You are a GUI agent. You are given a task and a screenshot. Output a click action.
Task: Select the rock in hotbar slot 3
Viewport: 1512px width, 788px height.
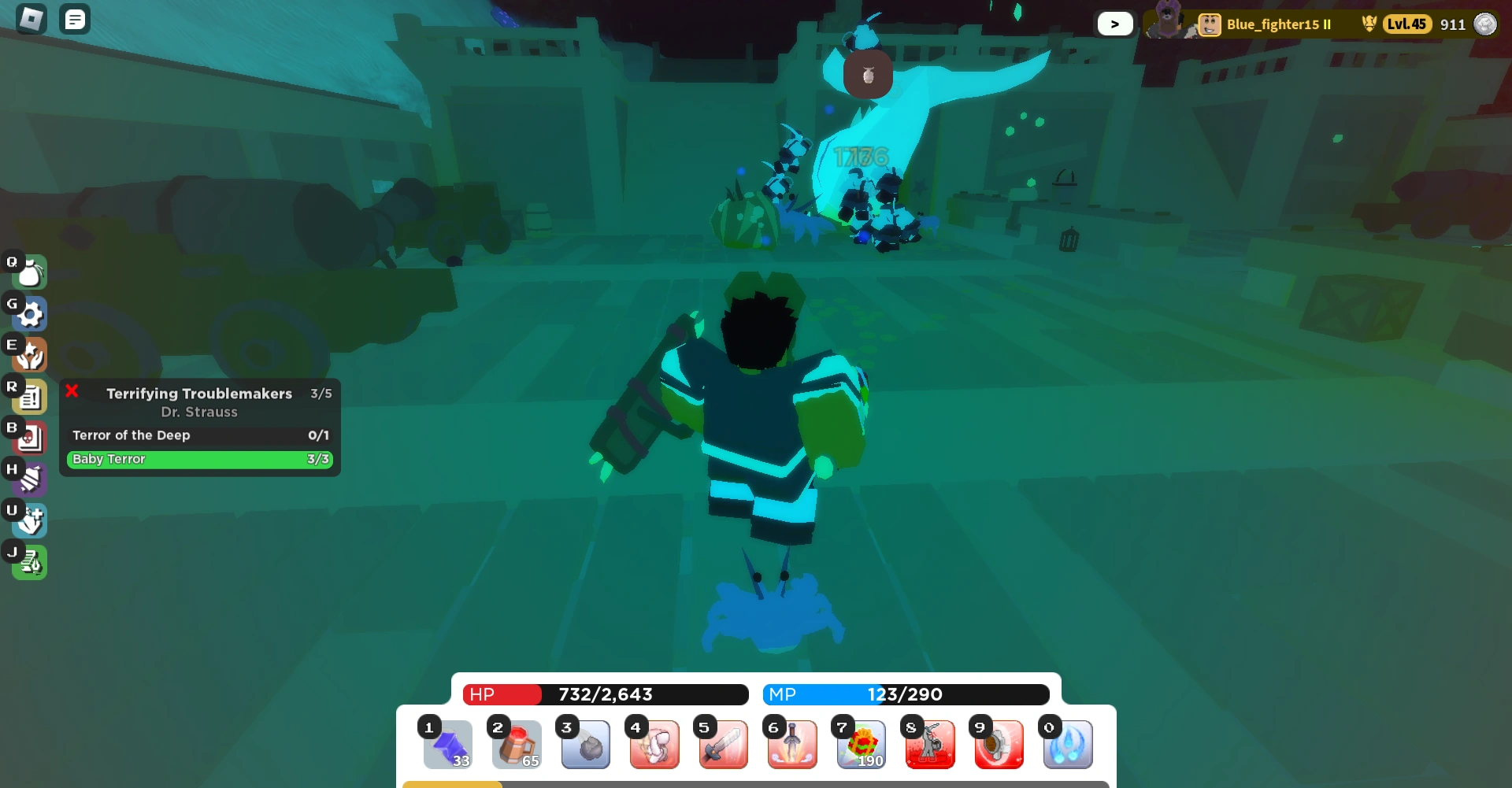click(x=585, y=744)
